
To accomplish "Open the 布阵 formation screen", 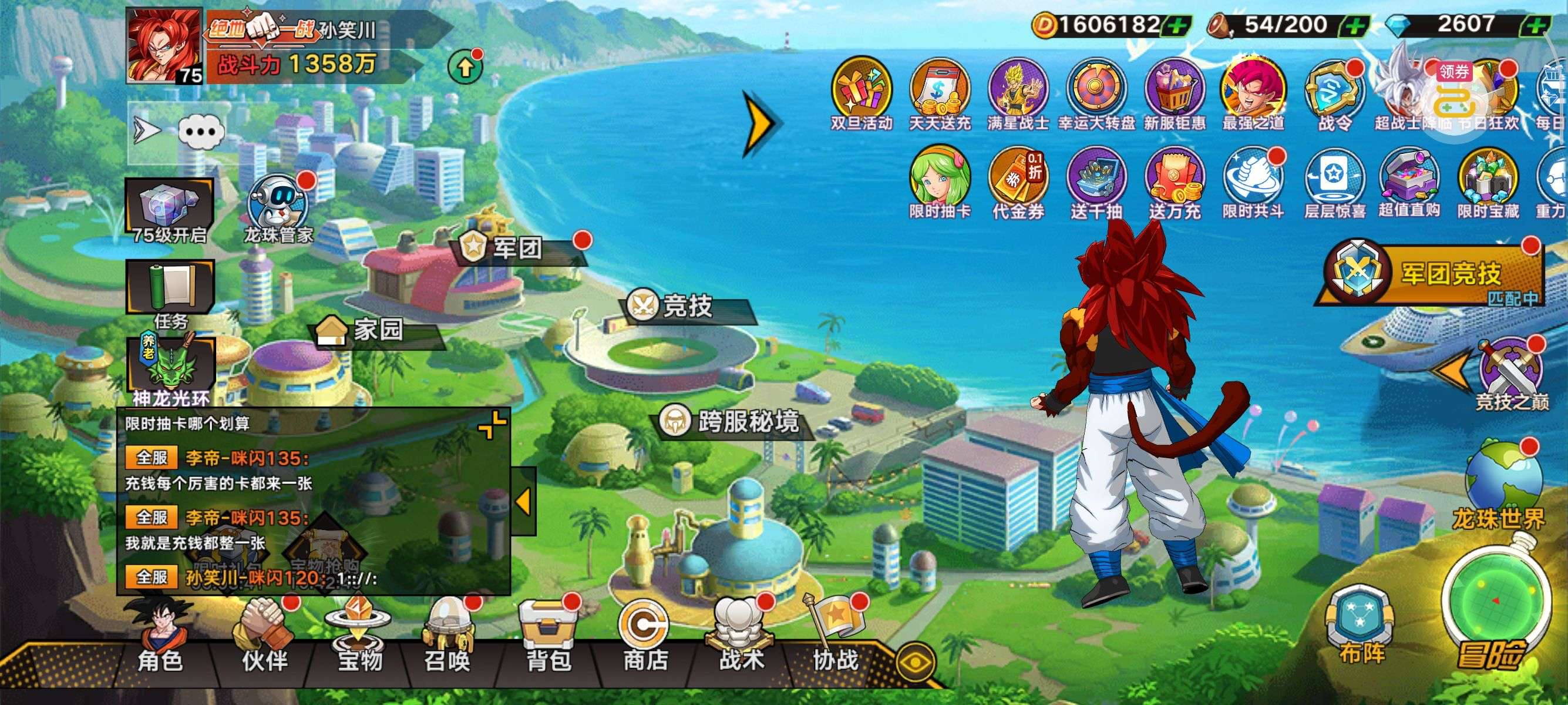I will pyautogui.click(x=1361, y=627).
